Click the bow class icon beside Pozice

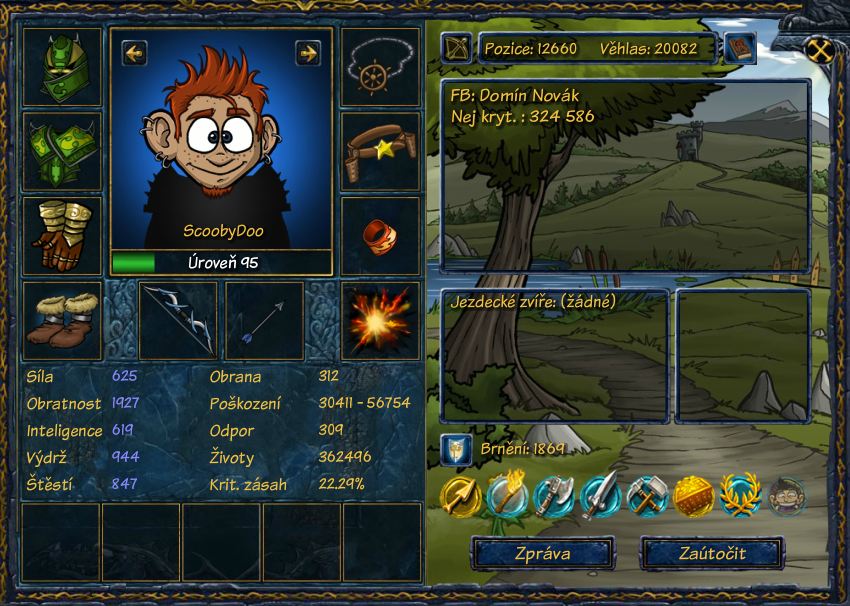456,48
